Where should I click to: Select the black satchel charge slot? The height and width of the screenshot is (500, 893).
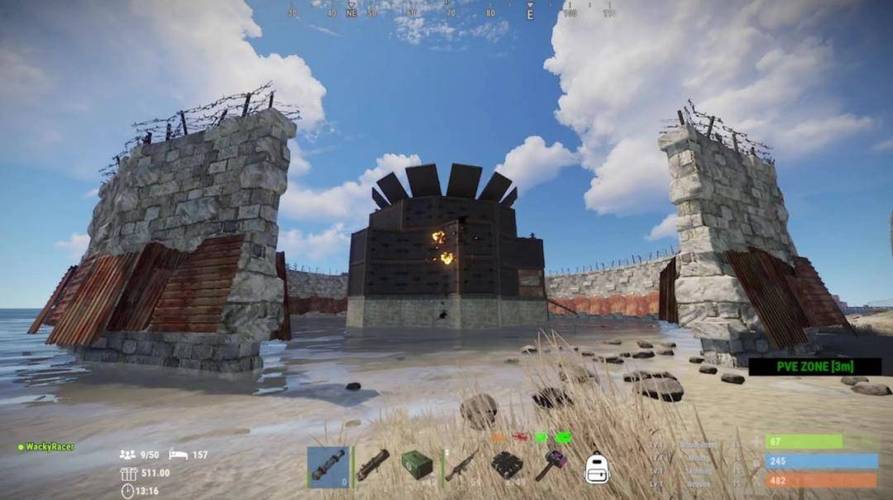pos(506,466)
